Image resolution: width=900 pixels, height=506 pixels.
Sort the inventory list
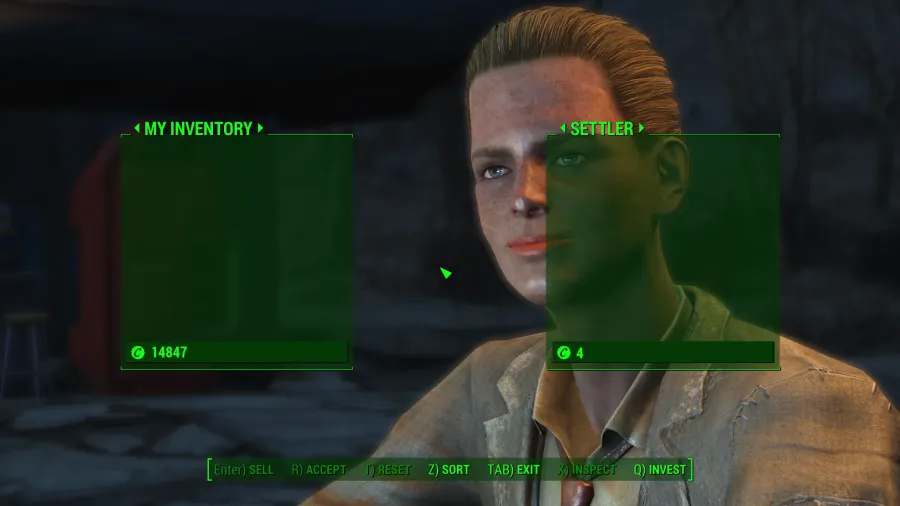[448, 470]
